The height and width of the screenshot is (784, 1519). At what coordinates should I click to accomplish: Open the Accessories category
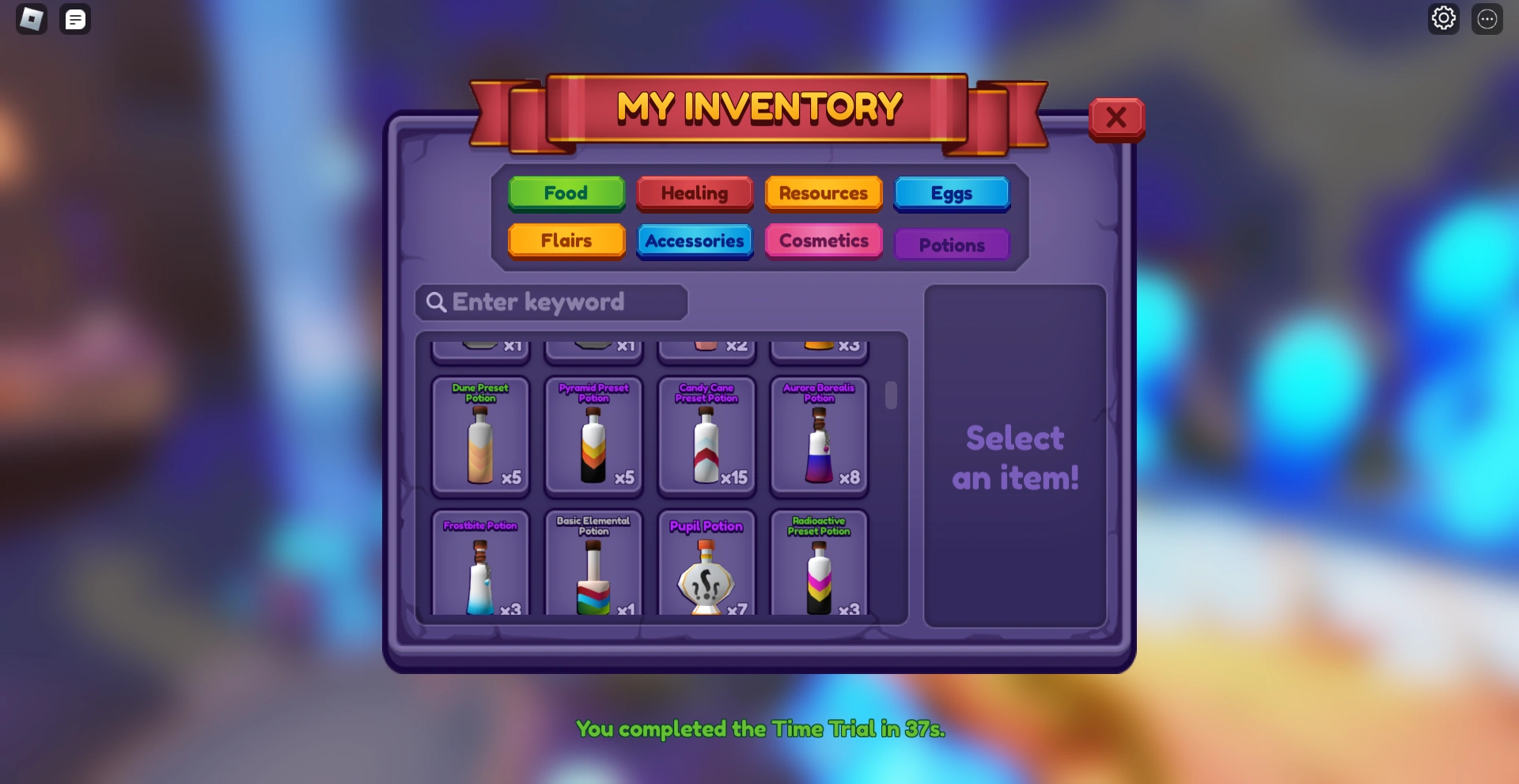coord(695,241)
